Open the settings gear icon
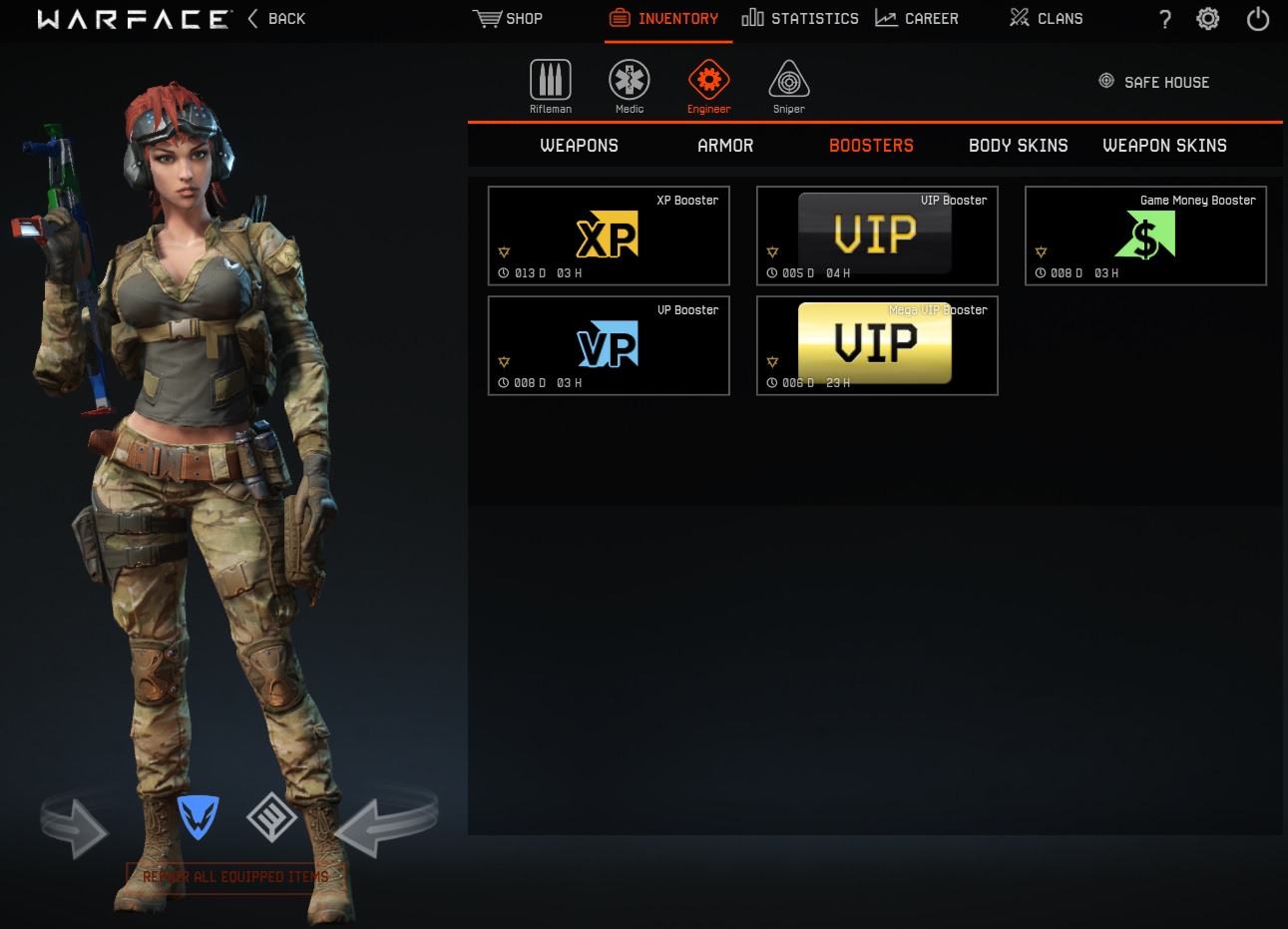Viewport: 1288px width, 929px height. click(1207, 18)
